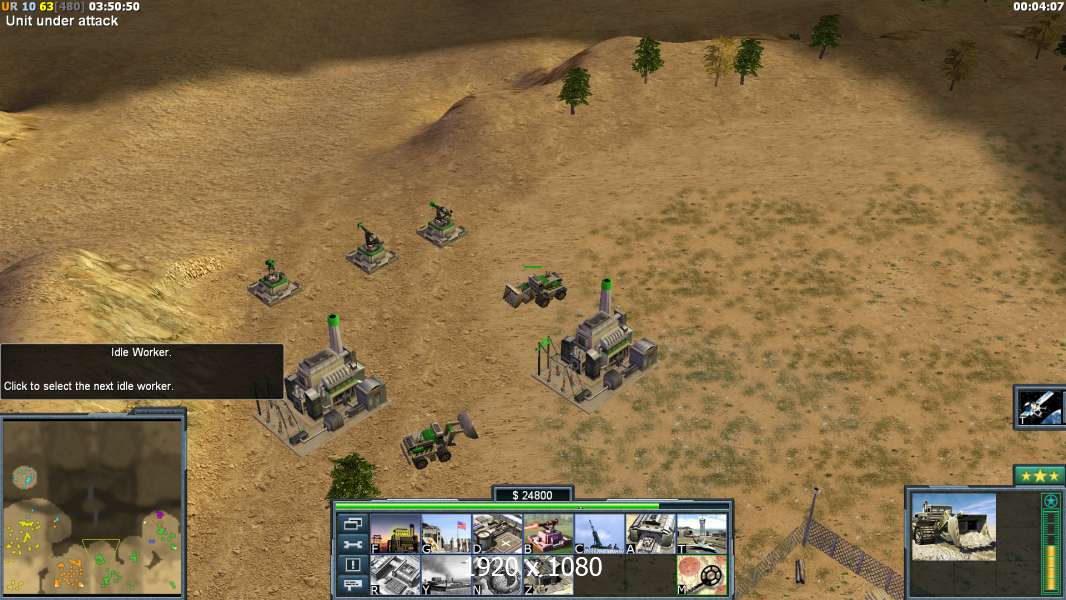Activate the mine detector clear-mines command
This screenshot has height=600, width=1066.
click(x=702, y=575)
